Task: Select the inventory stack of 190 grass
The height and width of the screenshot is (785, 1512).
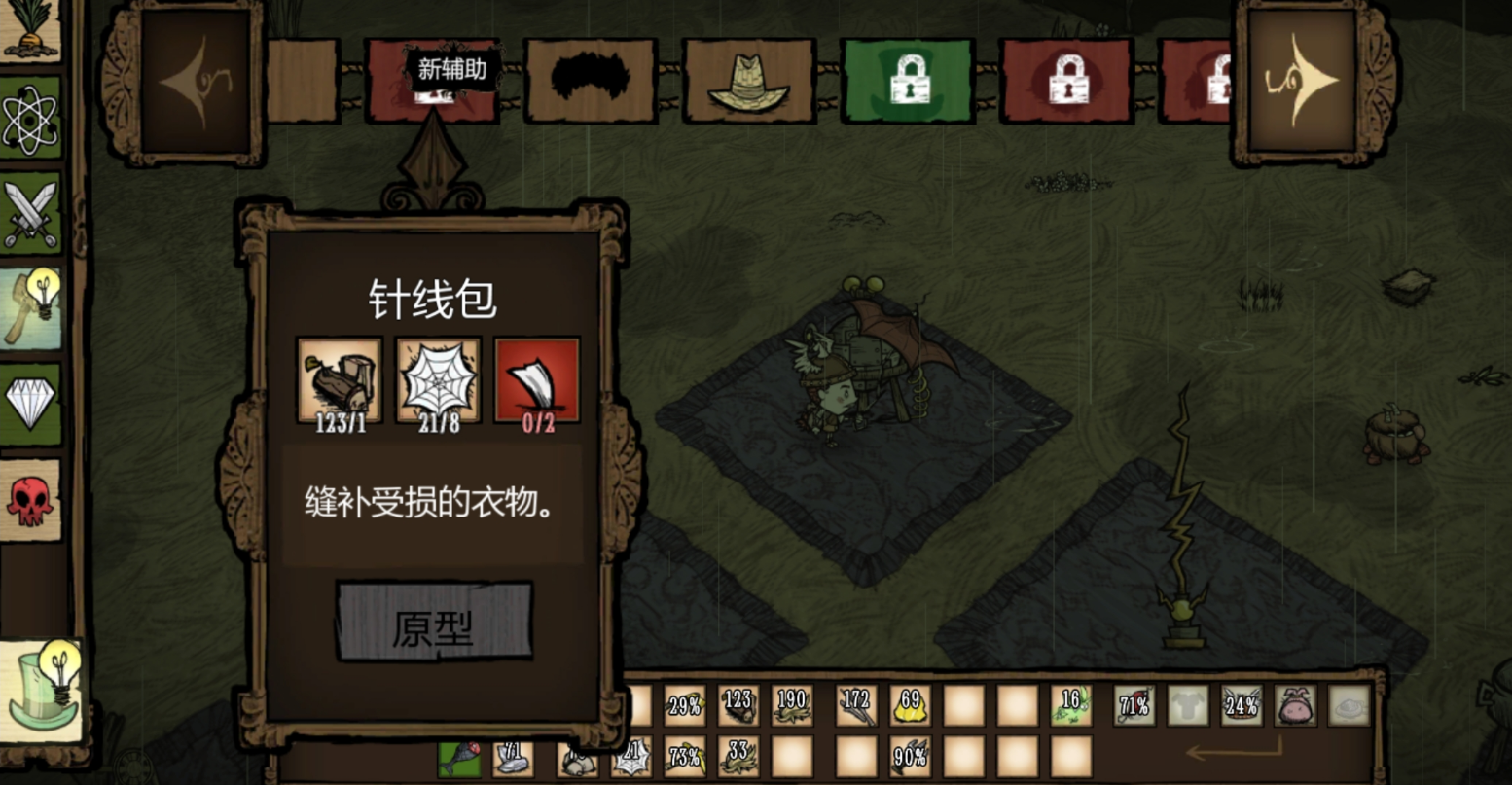Action: [792, 706]
